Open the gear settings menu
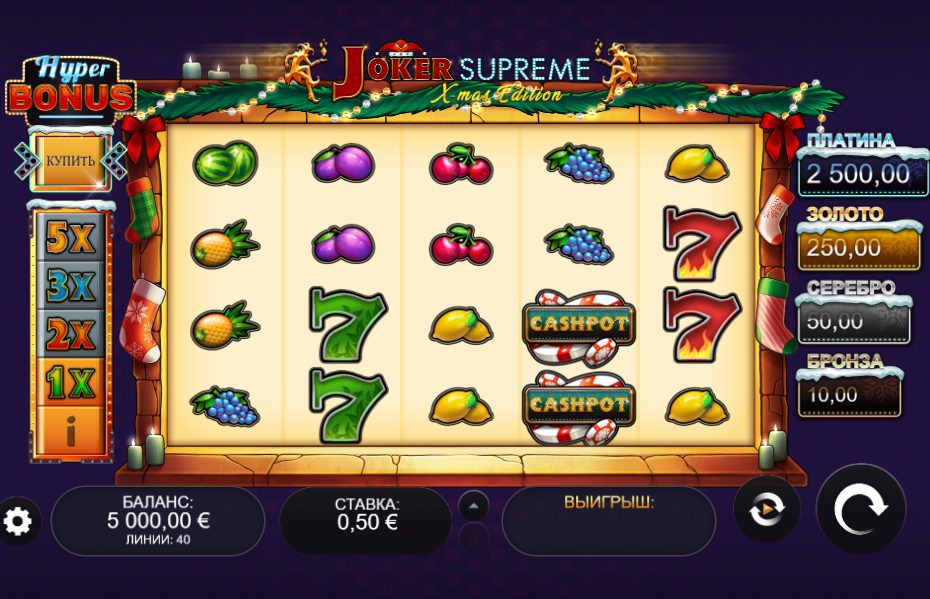The image size is (930, 599). tap(19, 520)
